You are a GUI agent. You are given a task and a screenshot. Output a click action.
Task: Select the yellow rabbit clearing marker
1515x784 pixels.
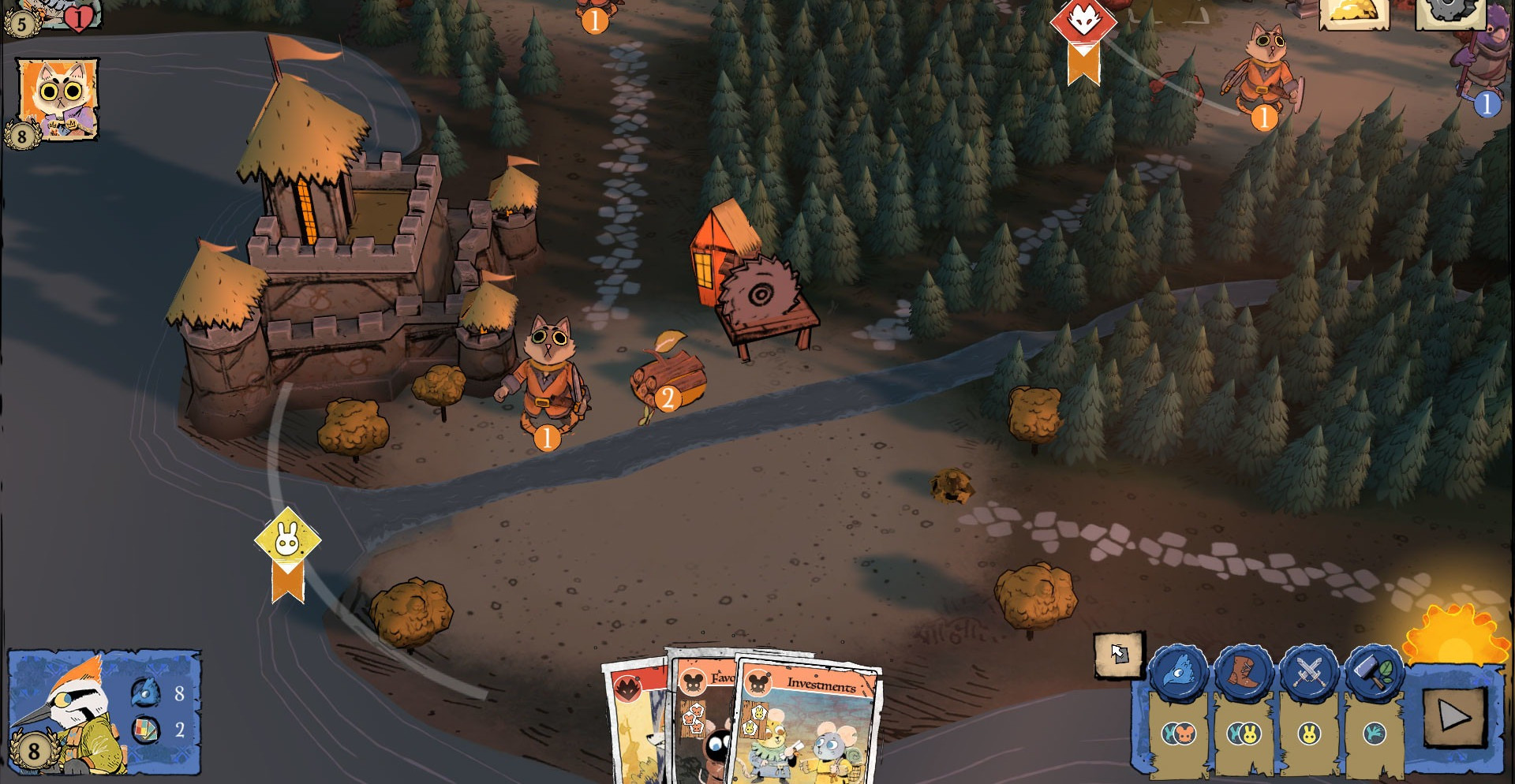coord(287,541)
